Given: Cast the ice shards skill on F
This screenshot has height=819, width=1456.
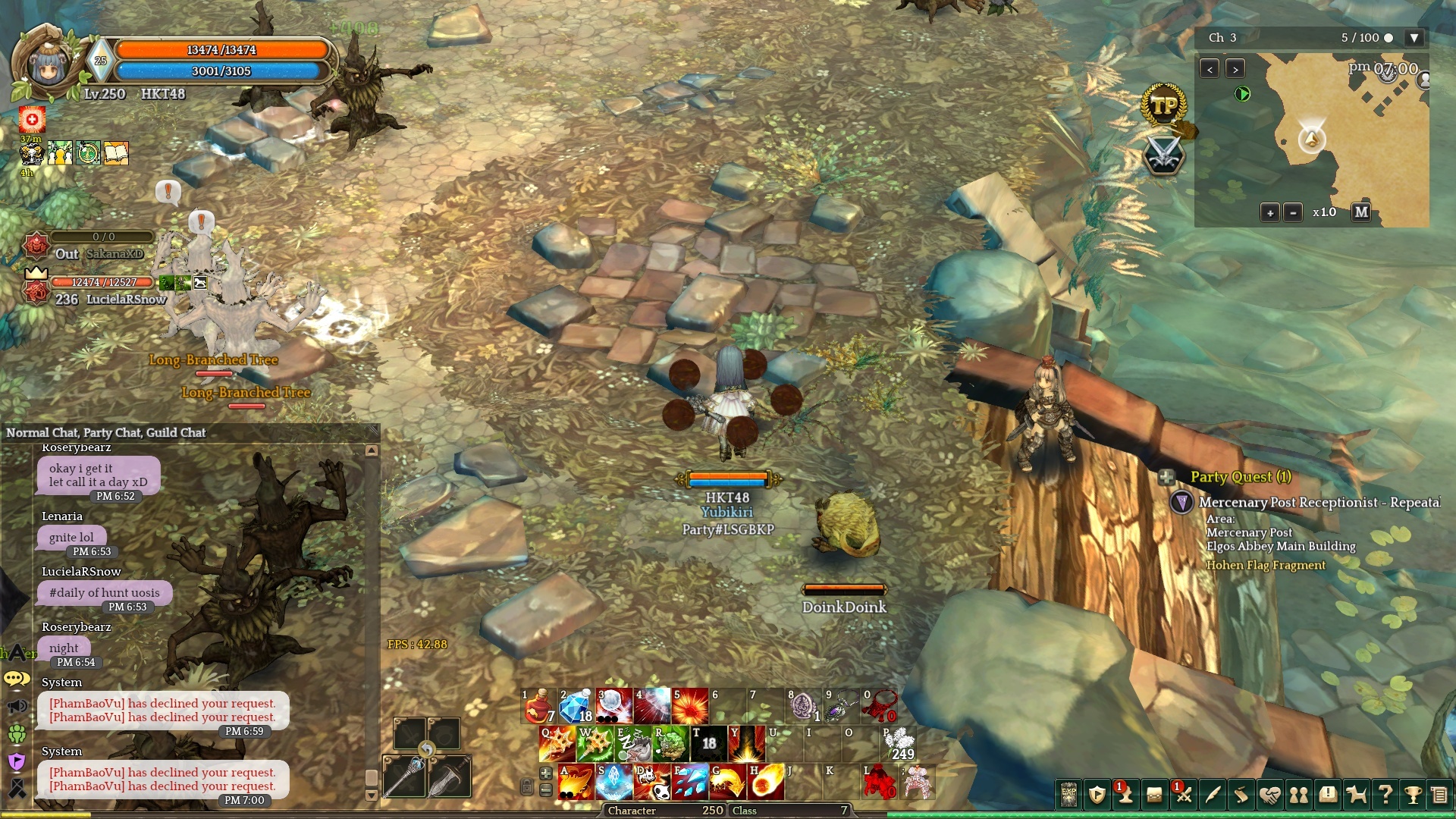Looking at the screenshot, I should coord(691,782).
